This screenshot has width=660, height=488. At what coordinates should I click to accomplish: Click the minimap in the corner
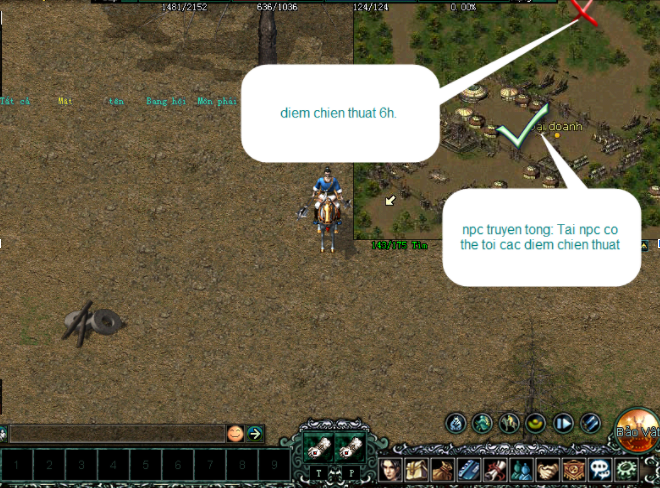click(x=506, y=120)
